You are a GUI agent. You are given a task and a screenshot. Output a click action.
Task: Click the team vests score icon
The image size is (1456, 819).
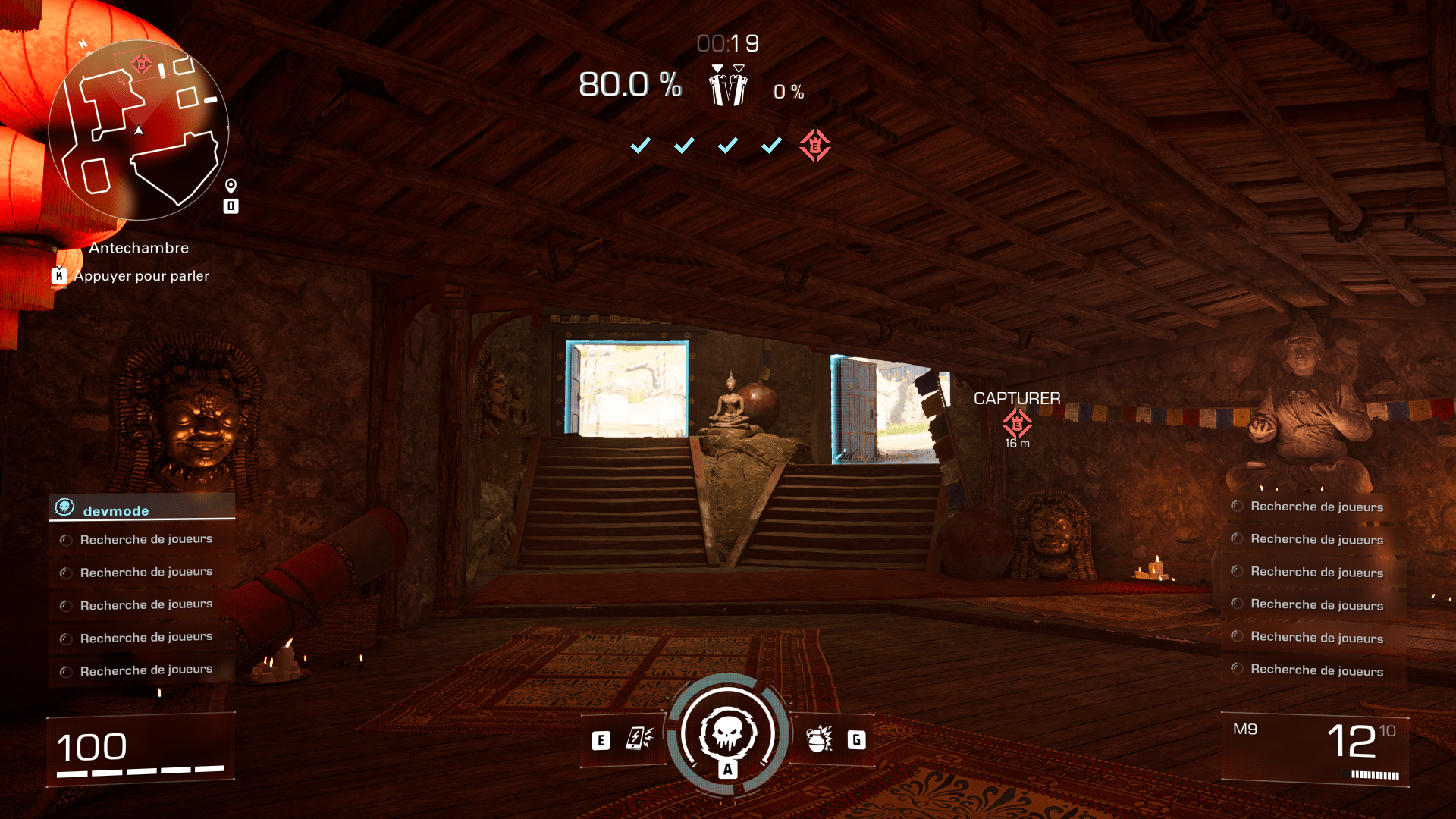click(x=728, y=86)
